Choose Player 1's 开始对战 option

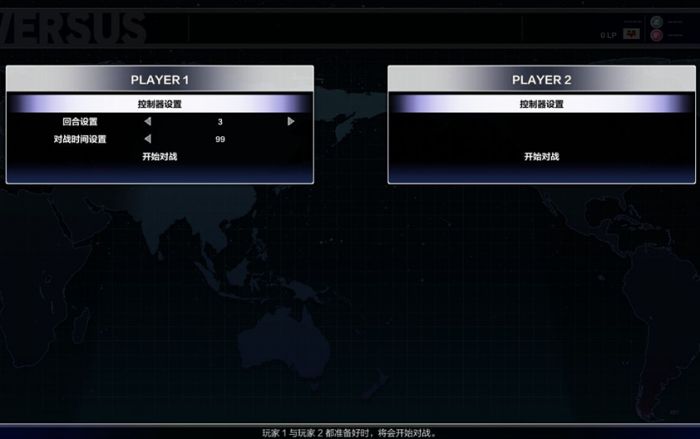coord(160,157)
